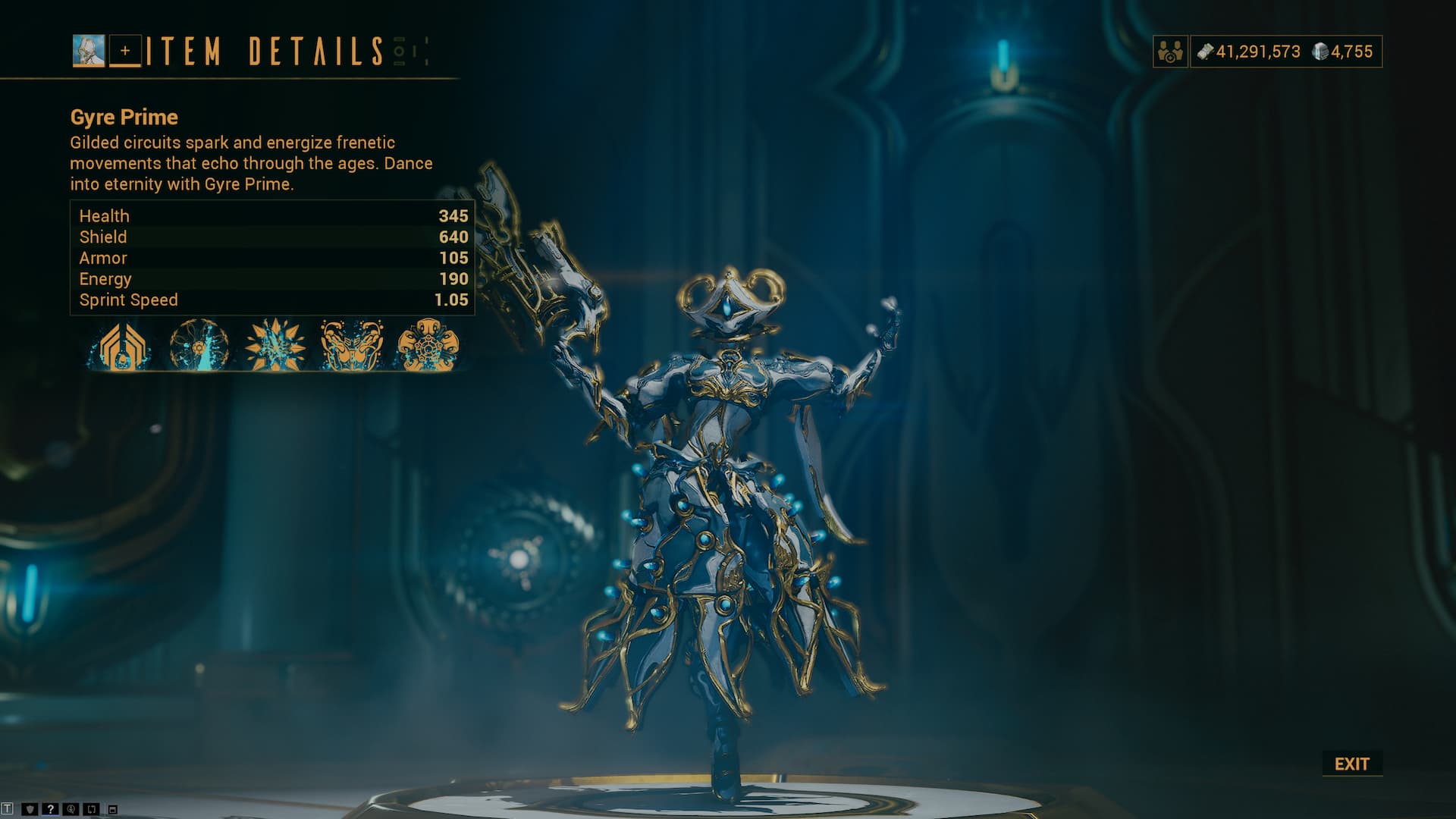Open the player profile avatar
This screenshot has height=819, width=1456.
(89, 51)
